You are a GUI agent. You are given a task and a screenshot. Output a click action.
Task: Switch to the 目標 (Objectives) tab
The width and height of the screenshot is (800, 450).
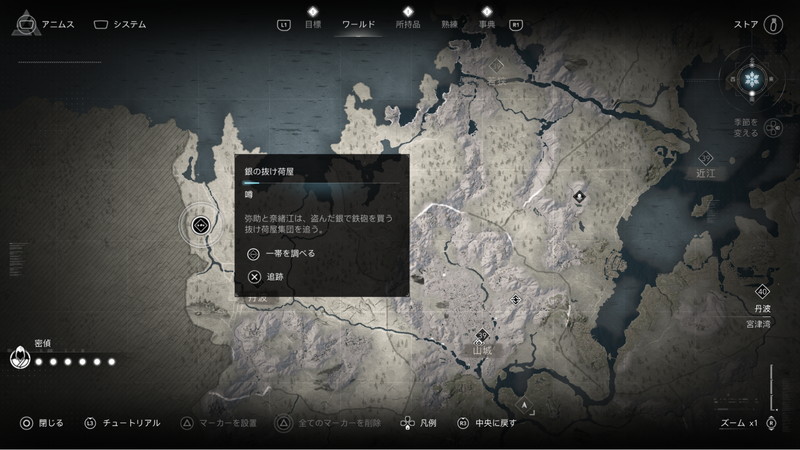click(312, 23)
